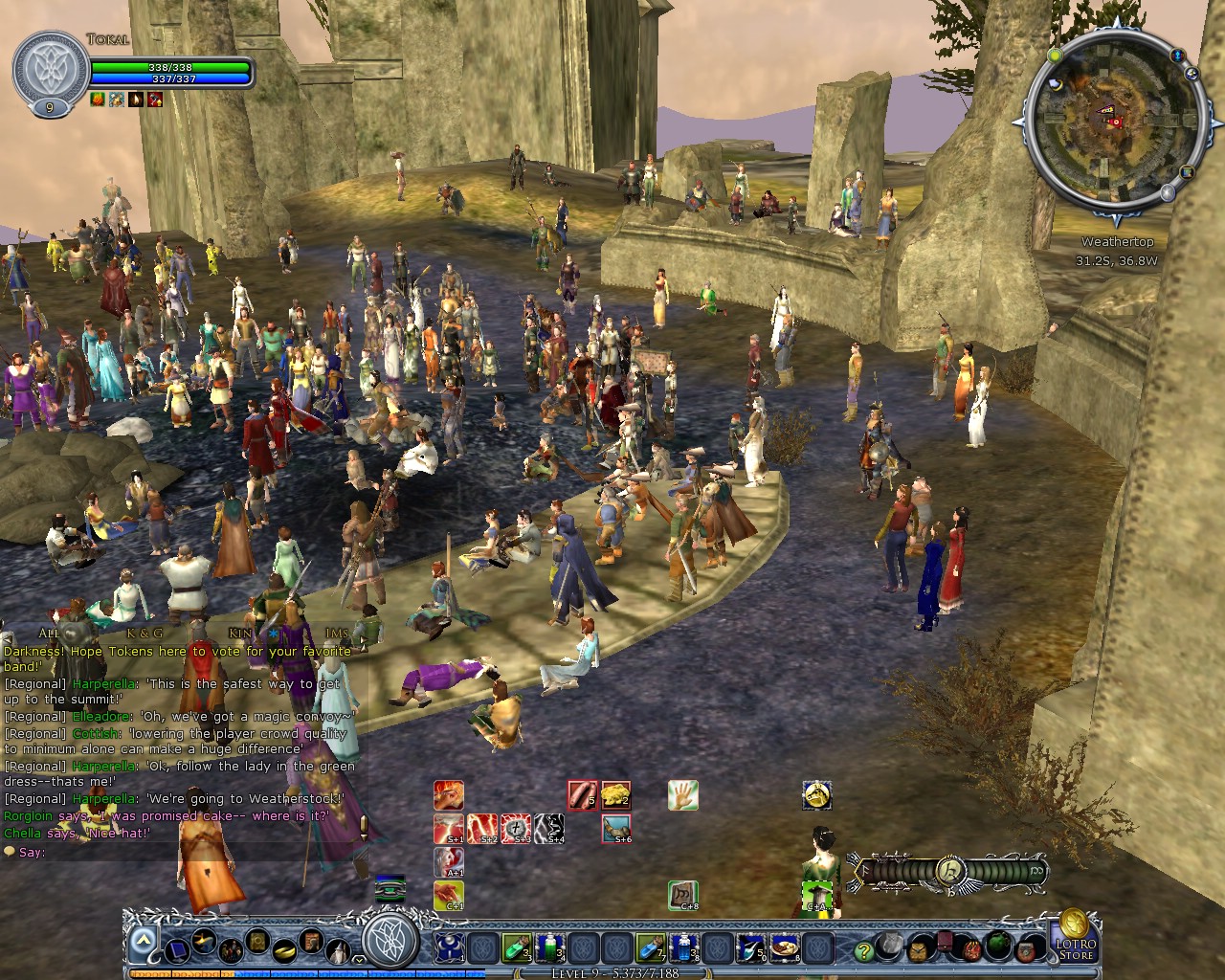This screenshot has width=1225, height=980.
Task: Activate the fire skill icon in the quickslots
Action: (x=448, y=795)
